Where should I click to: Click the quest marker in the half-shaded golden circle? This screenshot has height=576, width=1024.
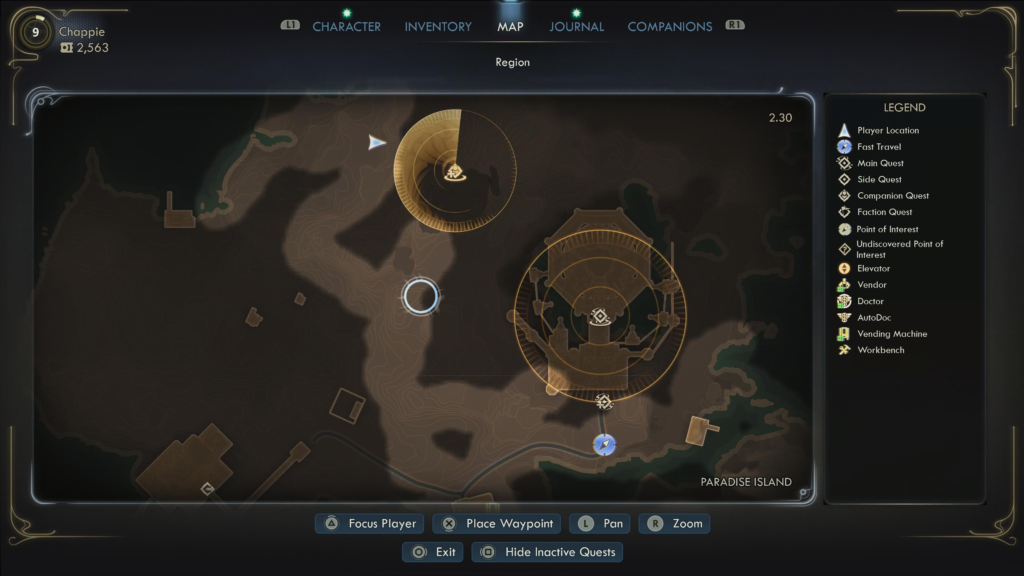454,172
